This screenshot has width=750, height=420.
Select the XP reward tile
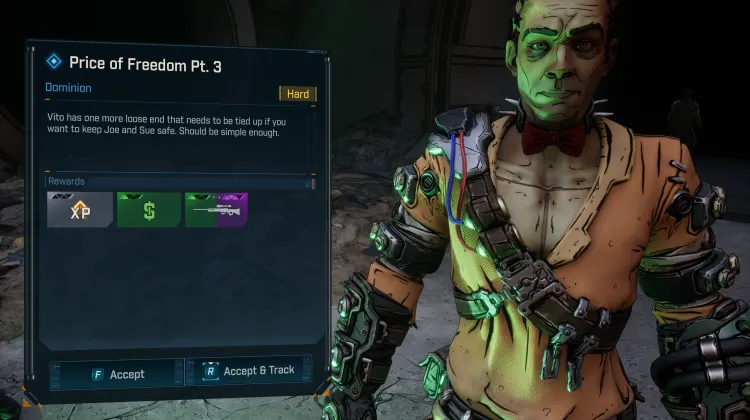[x=80, y=210]
